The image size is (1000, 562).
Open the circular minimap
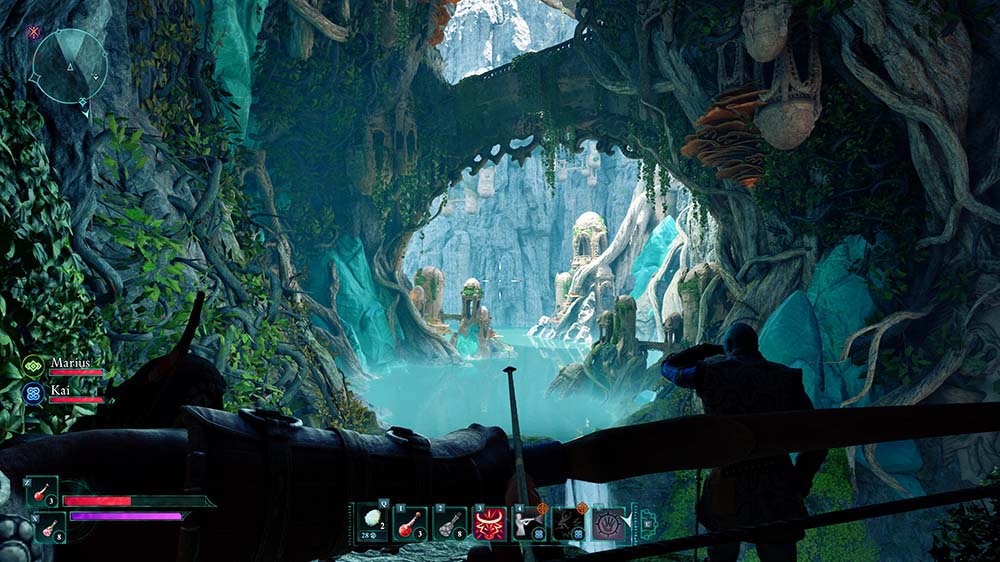pos(69,68)
